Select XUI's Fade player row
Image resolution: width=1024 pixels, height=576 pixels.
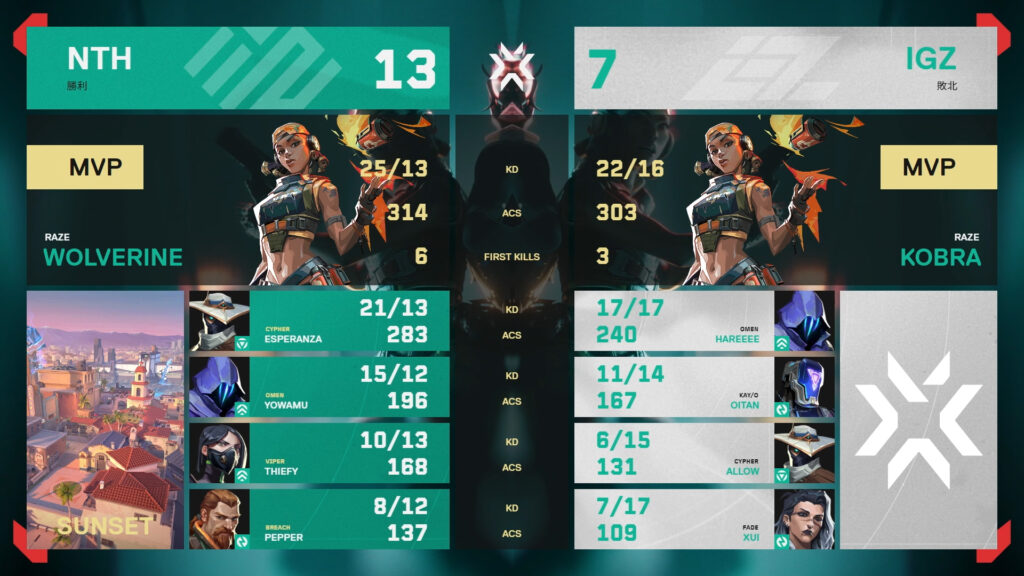click(704, 519)
